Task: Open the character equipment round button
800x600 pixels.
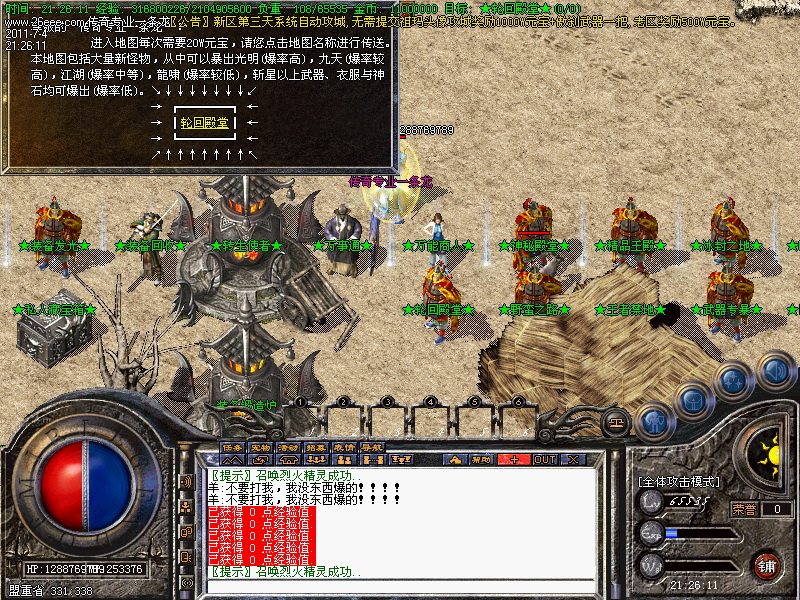Action: 654,421
